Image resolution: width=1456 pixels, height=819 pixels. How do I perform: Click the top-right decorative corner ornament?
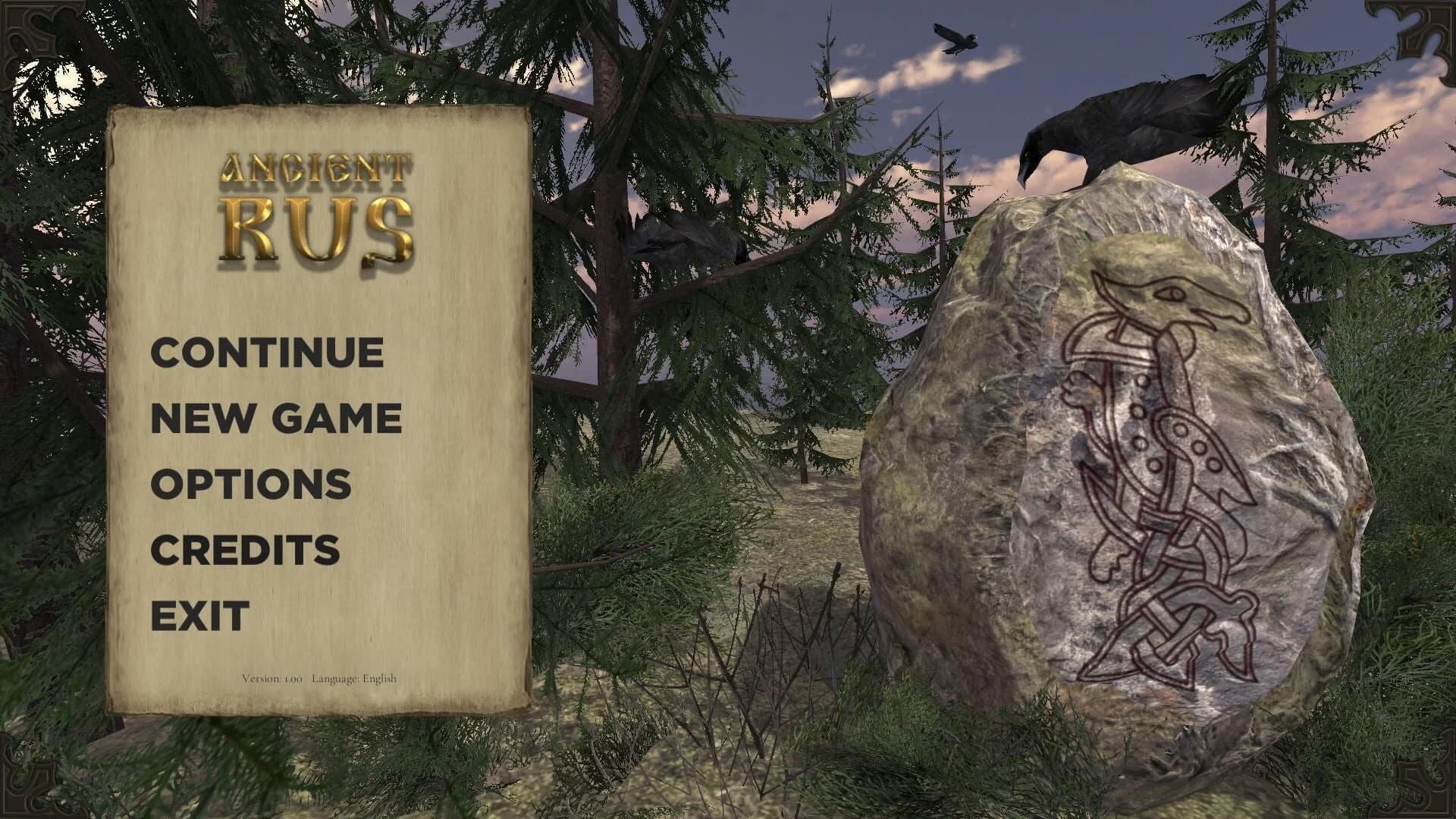tap(1426, 30)
